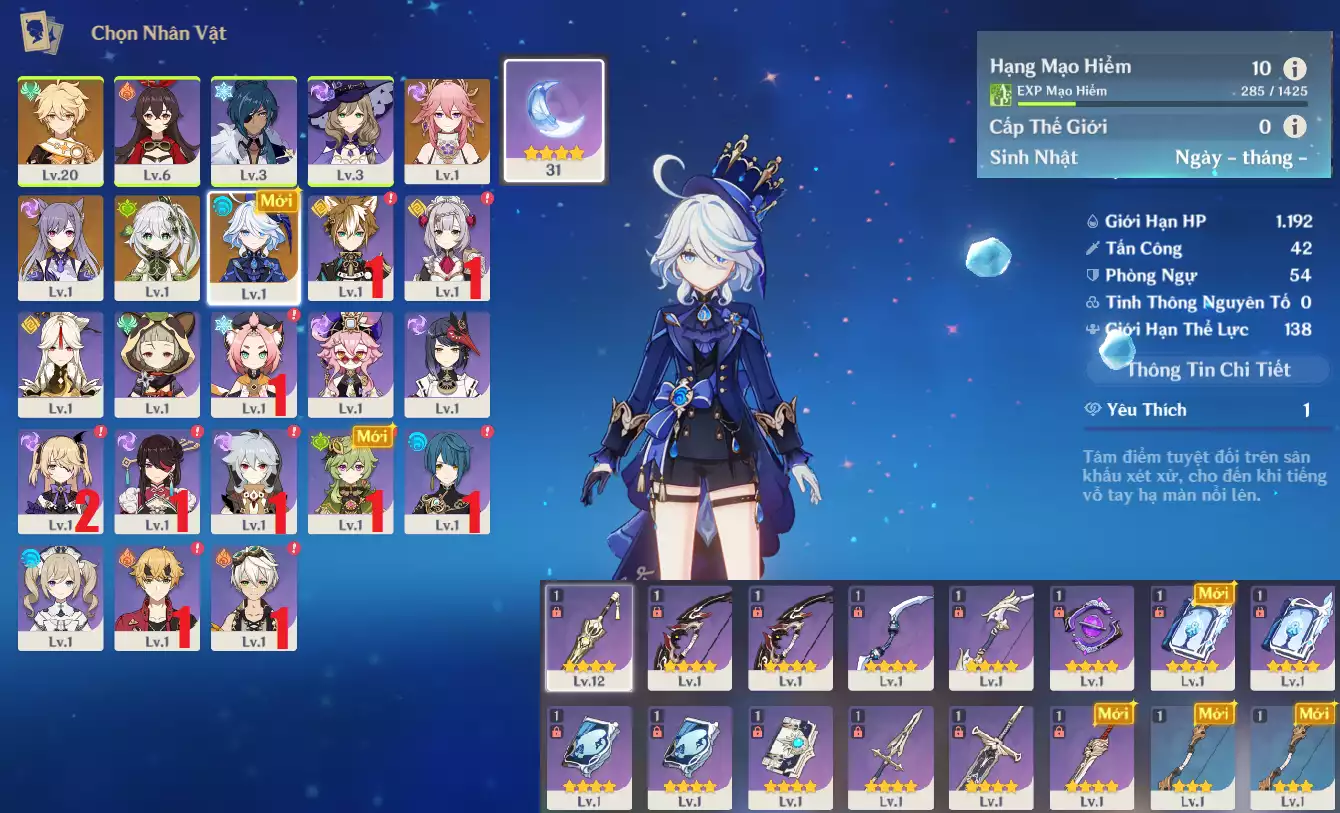Choose the pink-haired Yae Miko card
Screen dimensions: 1340x813
point(447,131)
